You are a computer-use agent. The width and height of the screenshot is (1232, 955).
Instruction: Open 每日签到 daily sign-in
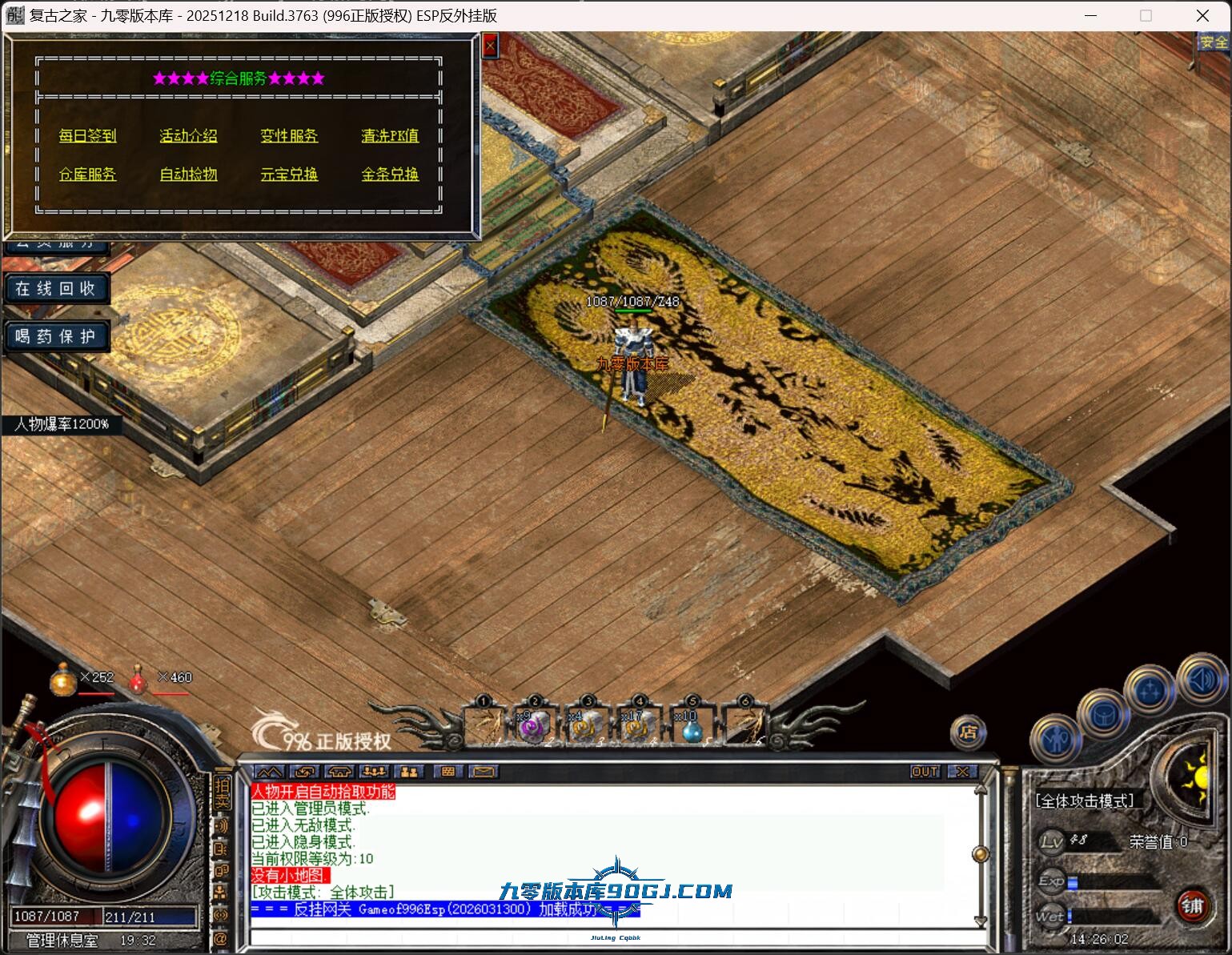88,136
